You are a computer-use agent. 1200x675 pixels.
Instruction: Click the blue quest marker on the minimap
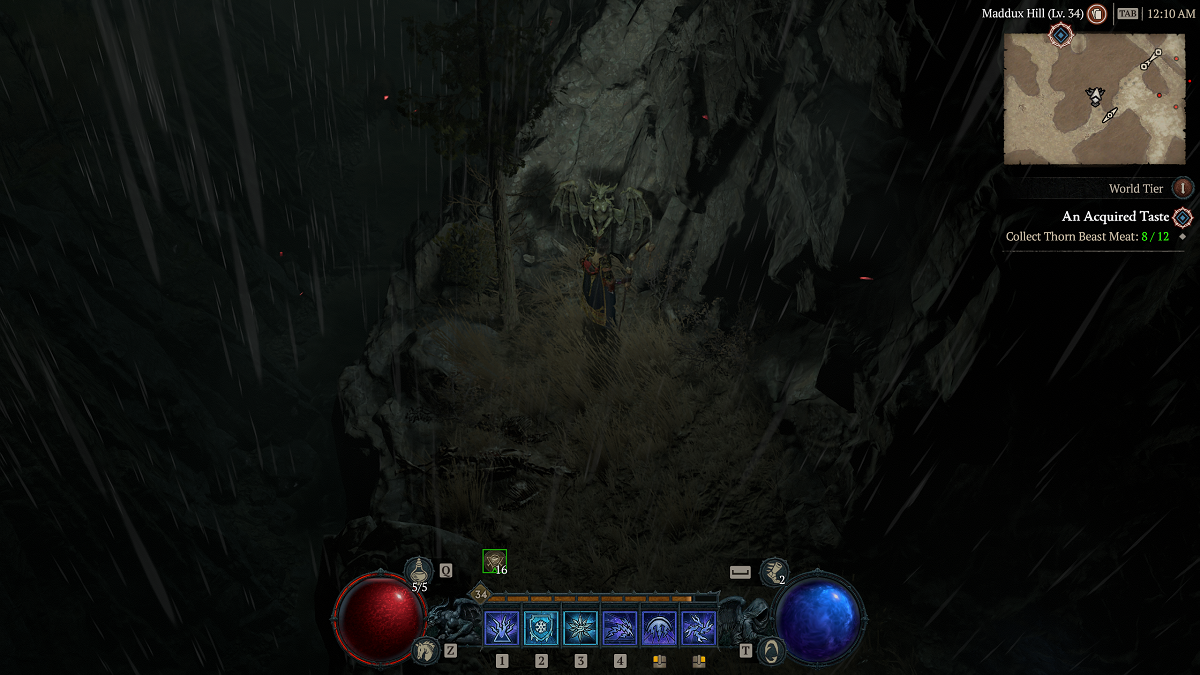tap(1060, 36)
